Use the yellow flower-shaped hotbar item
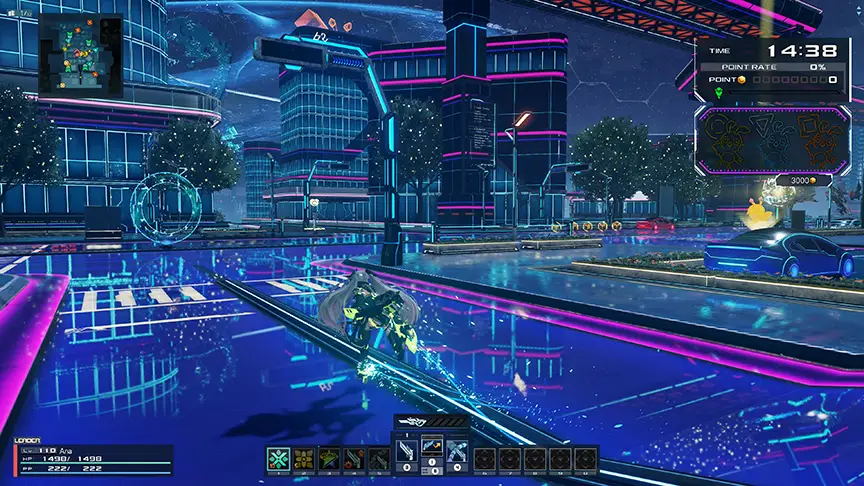864x486 pixels. [302, 458]
